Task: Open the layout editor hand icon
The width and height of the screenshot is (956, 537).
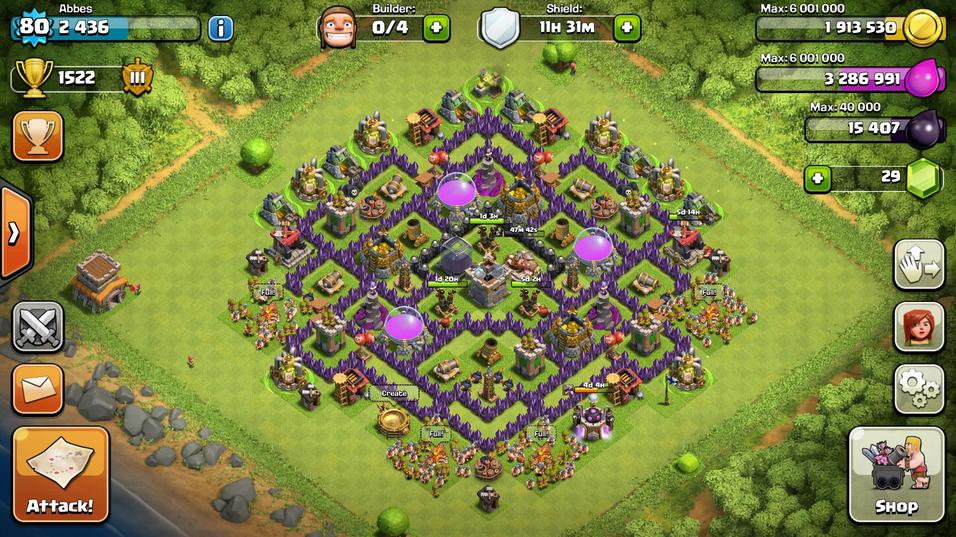Action: [x=918, y=265]
